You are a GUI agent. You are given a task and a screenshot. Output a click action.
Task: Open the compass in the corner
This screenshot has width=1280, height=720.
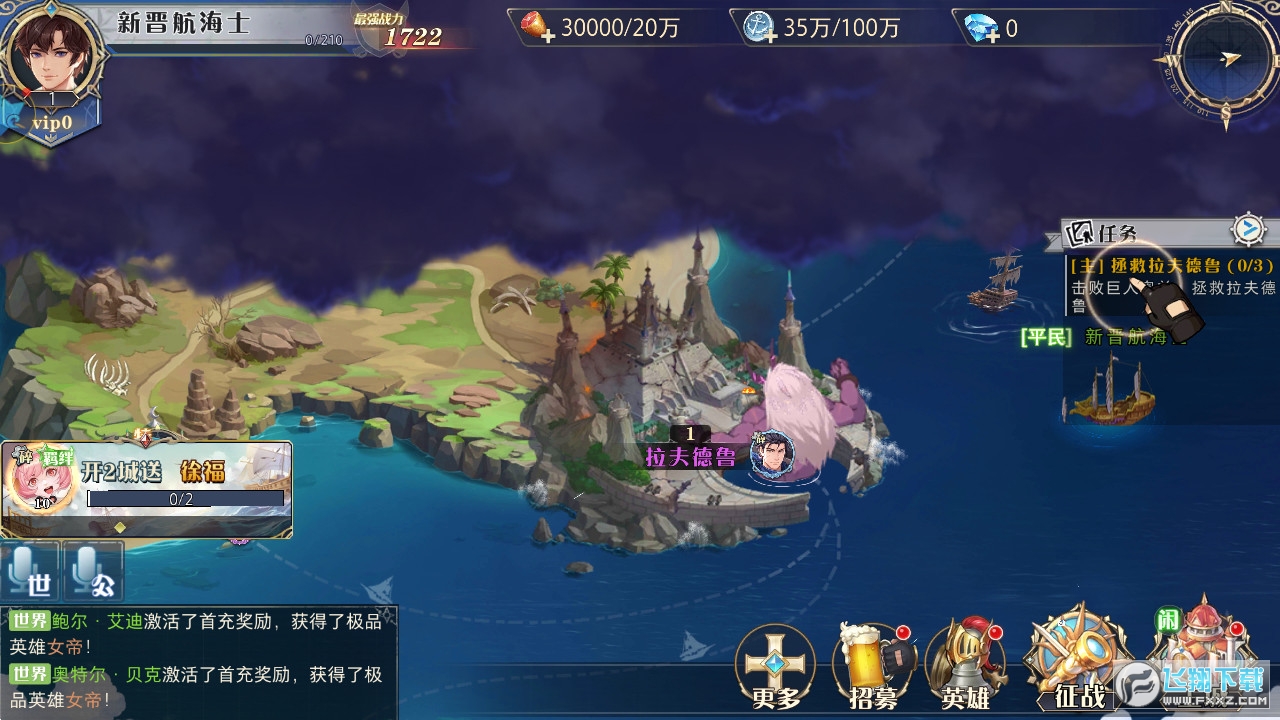coord(1222,60)
